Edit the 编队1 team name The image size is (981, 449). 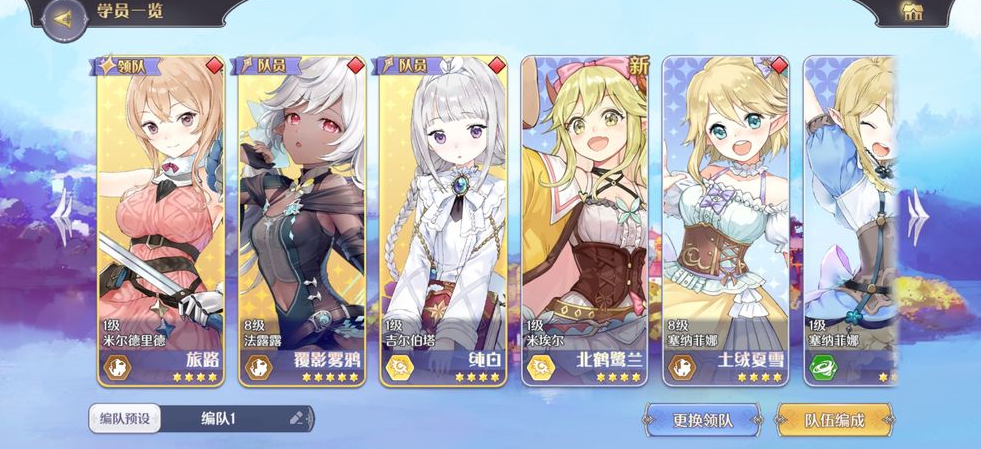[296, 418]
